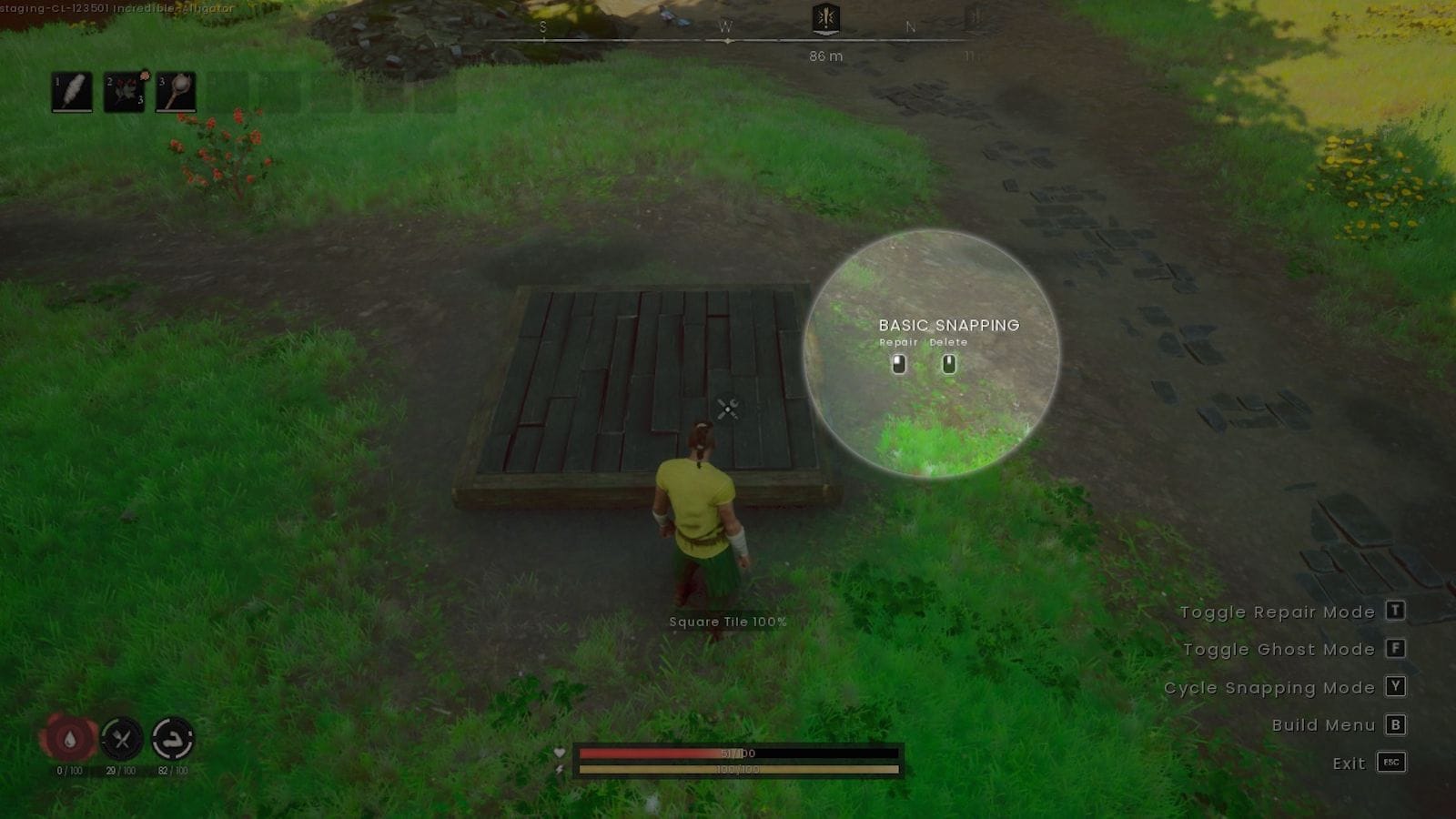Click the BASIC SNAPPING radial label
Viewport: 1456px width, 819px height.
pos(948,325)
